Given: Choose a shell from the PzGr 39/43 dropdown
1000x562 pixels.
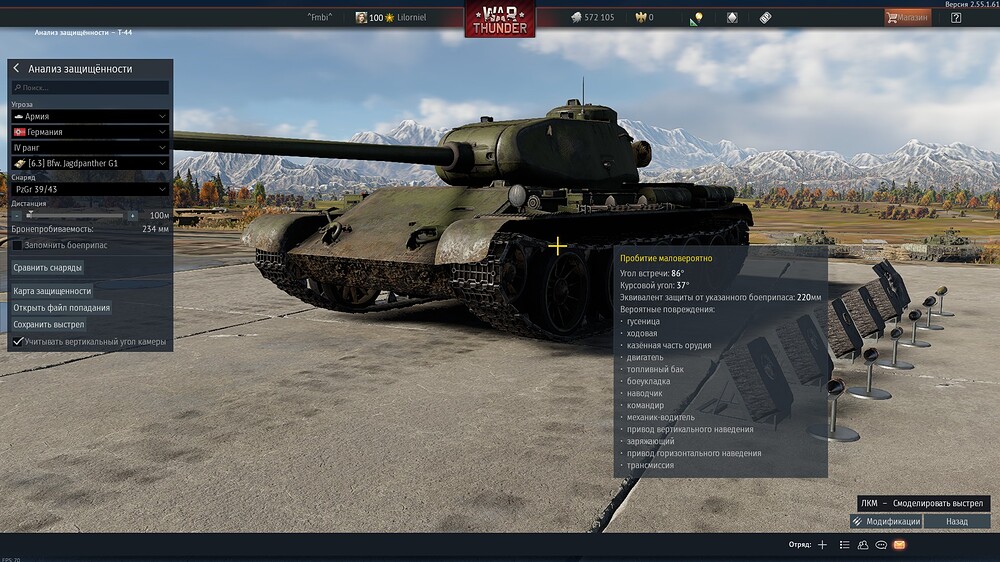Looking at the screenshot, I should click(90, 189).
